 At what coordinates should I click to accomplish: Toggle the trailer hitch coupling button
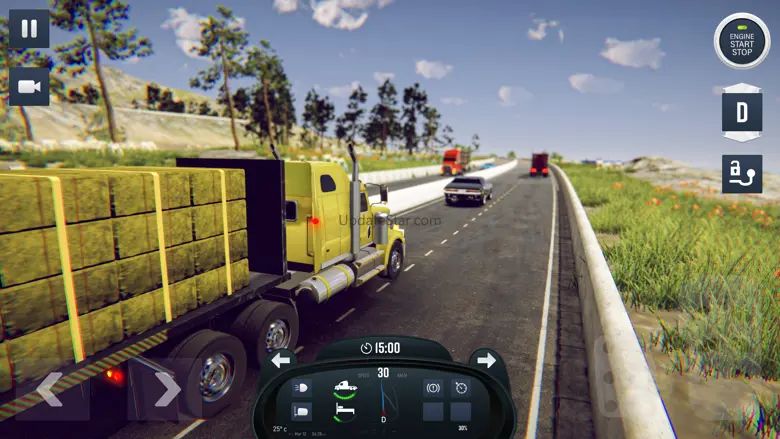(741, 173)
